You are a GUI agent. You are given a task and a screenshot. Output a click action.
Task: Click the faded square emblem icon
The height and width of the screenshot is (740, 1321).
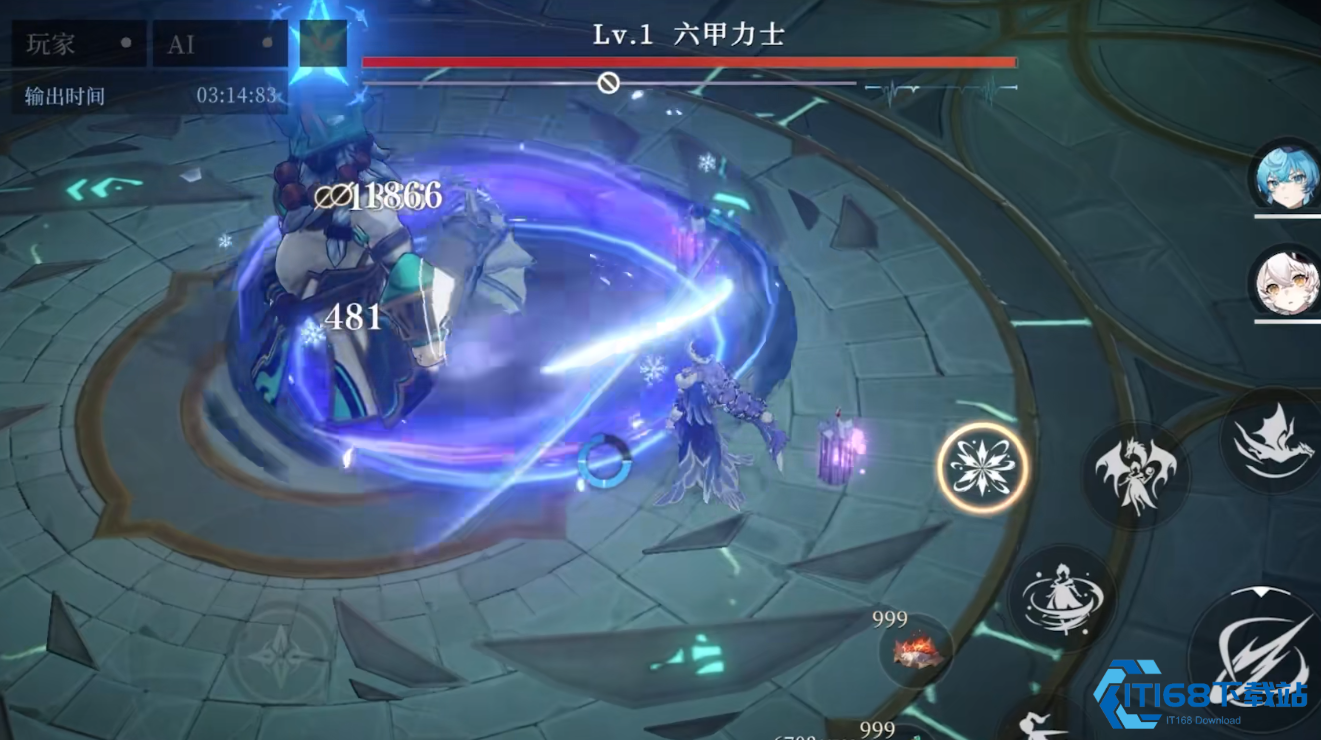[x=323, y=44]
